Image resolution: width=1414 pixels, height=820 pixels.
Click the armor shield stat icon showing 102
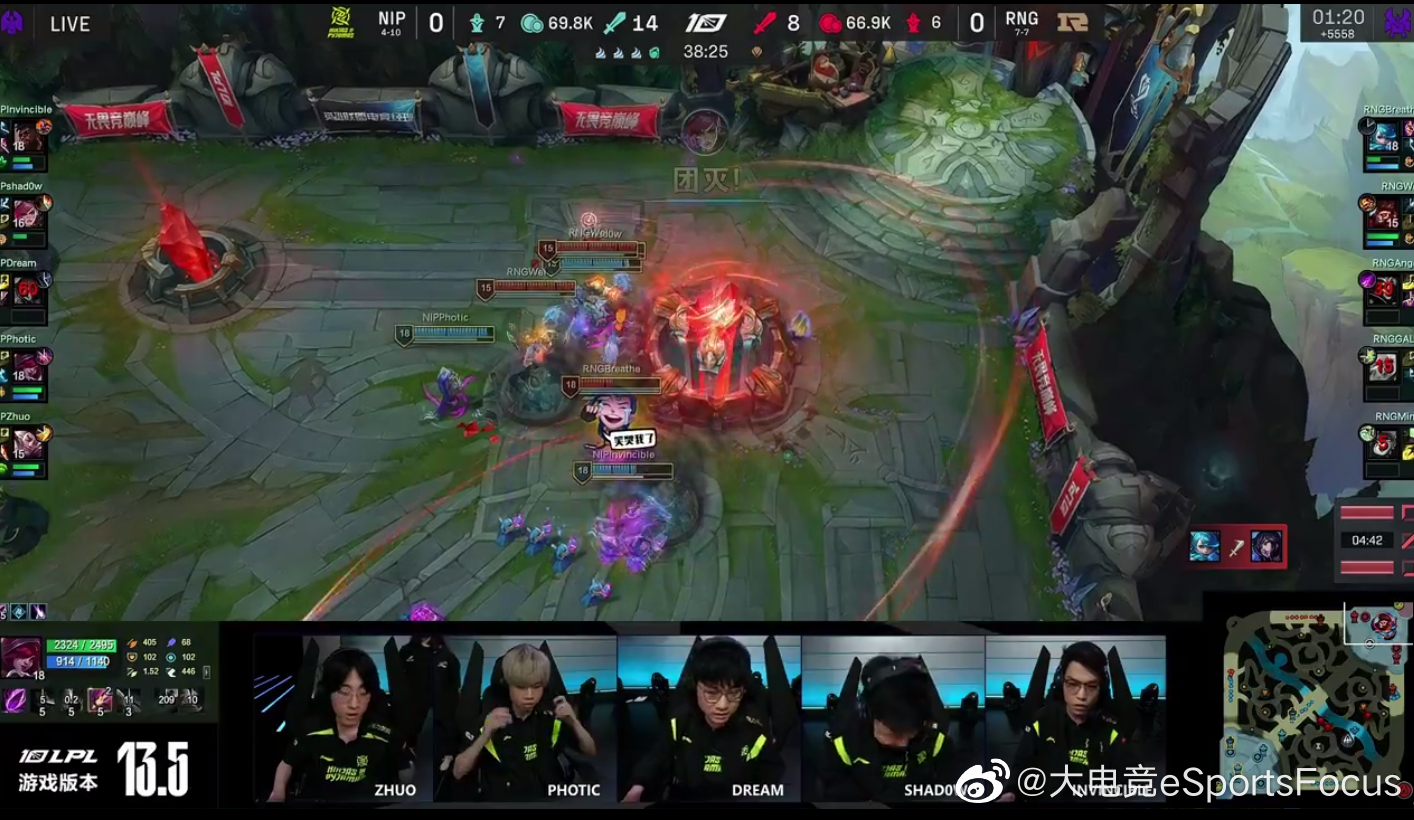[133, 657]
